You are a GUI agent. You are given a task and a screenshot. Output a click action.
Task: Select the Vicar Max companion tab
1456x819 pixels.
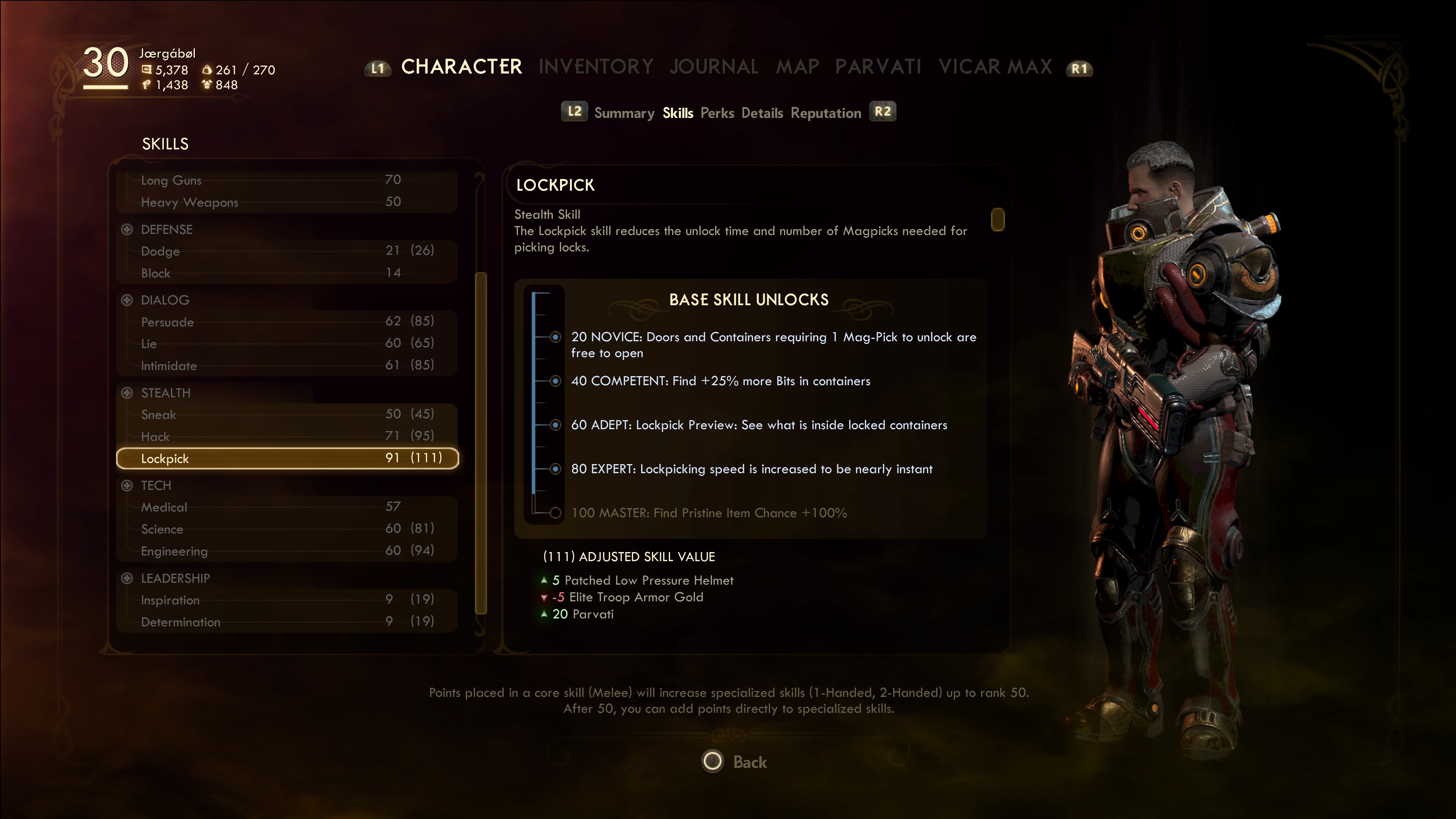pos(995,67)
